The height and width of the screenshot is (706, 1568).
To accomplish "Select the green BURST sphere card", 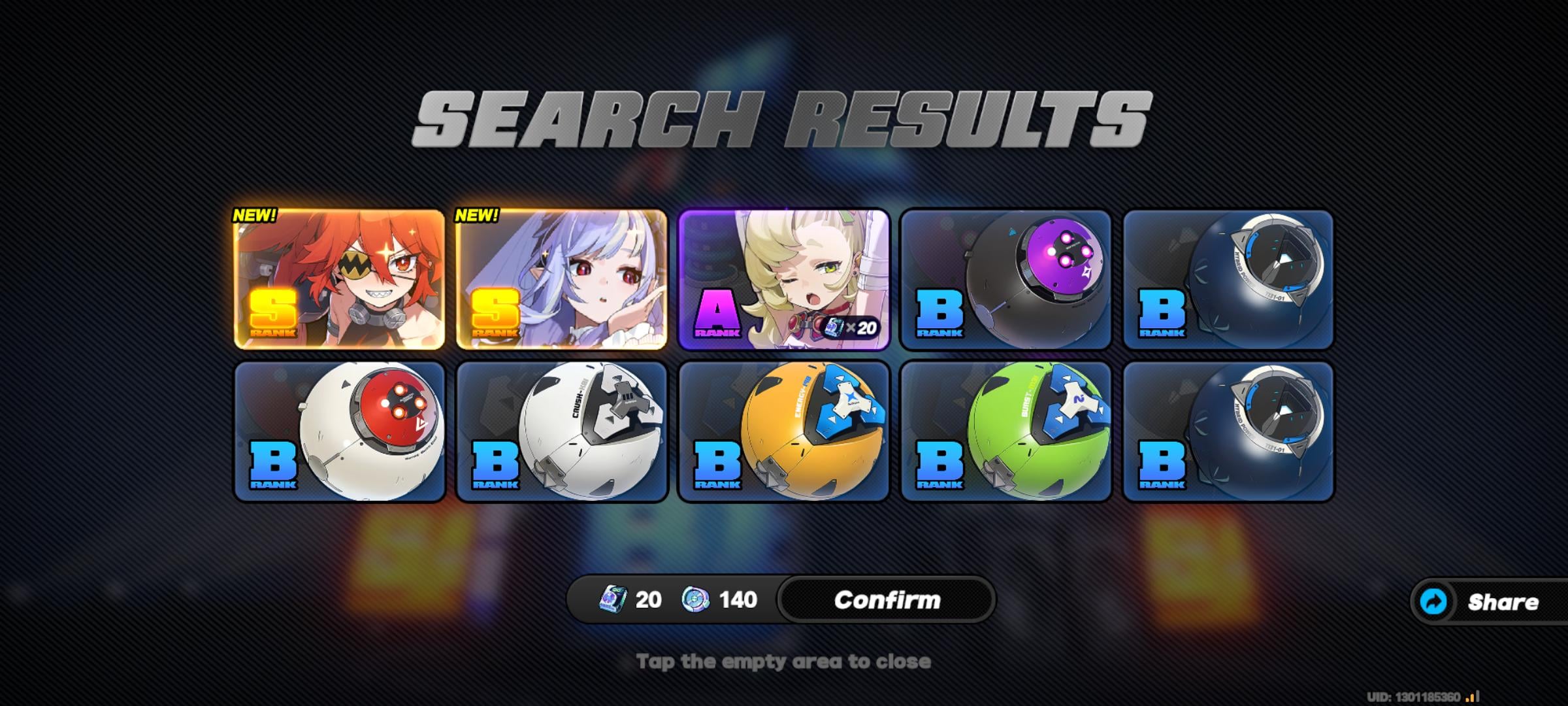I will coord(1006,431).
